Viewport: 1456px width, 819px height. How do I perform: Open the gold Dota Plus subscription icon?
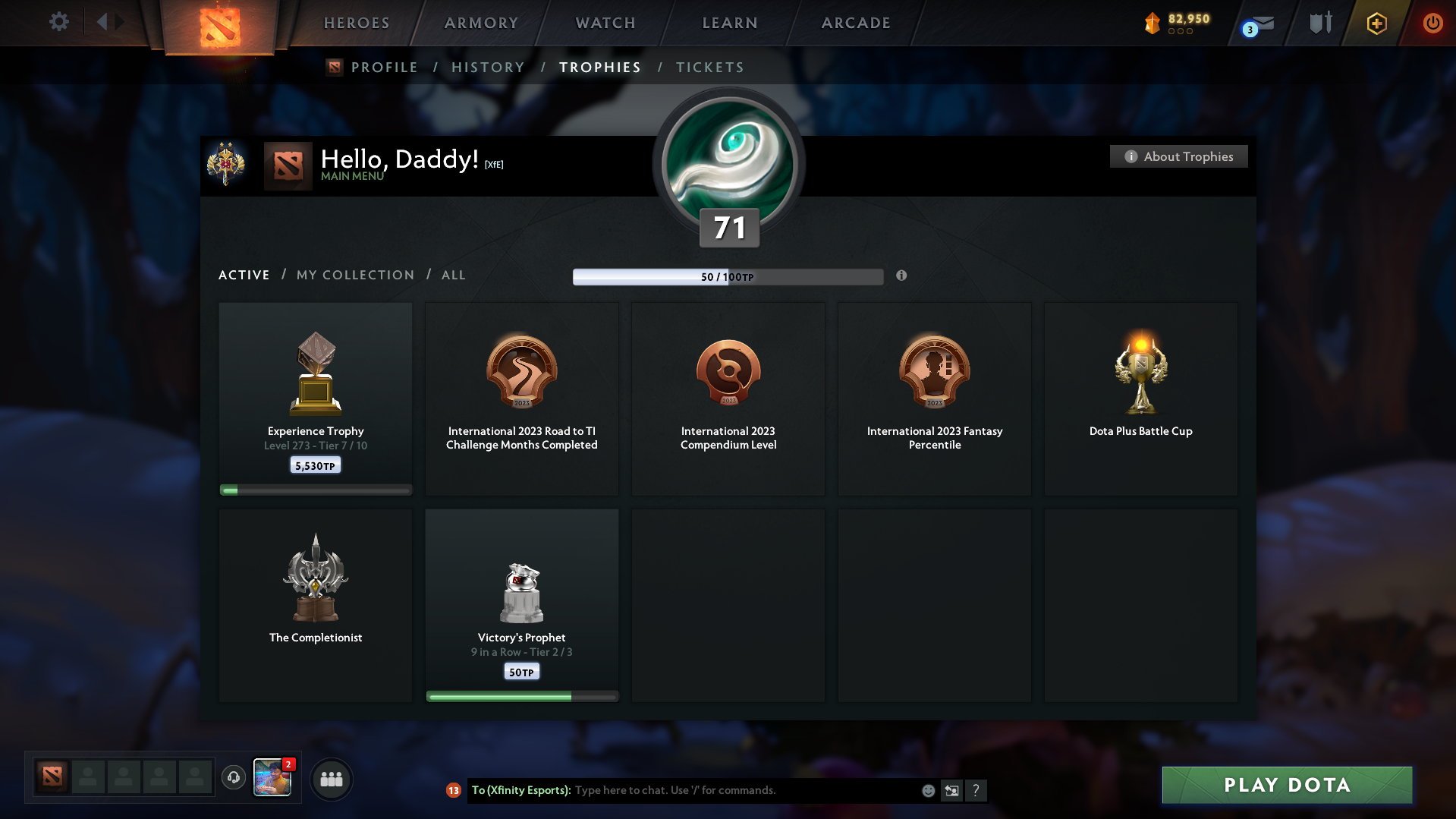[x=1376, y=23]
